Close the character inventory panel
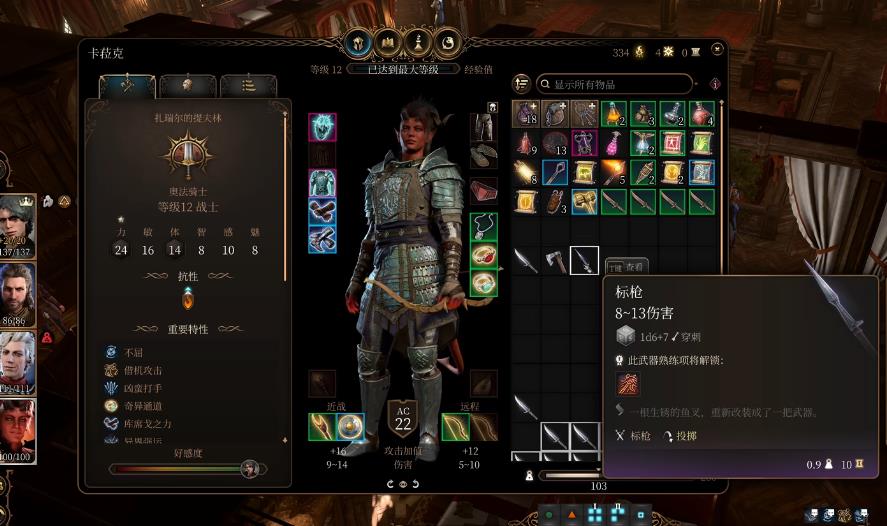The image size is (887, 526). tap(717, 48)
